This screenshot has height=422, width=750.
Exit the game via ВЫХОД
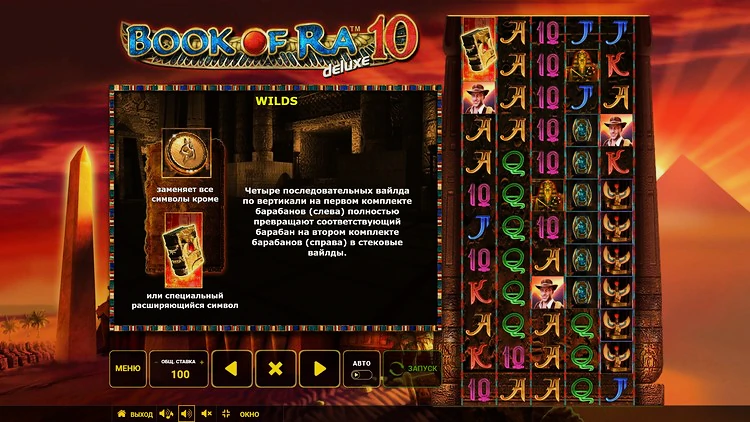point(135,414)
